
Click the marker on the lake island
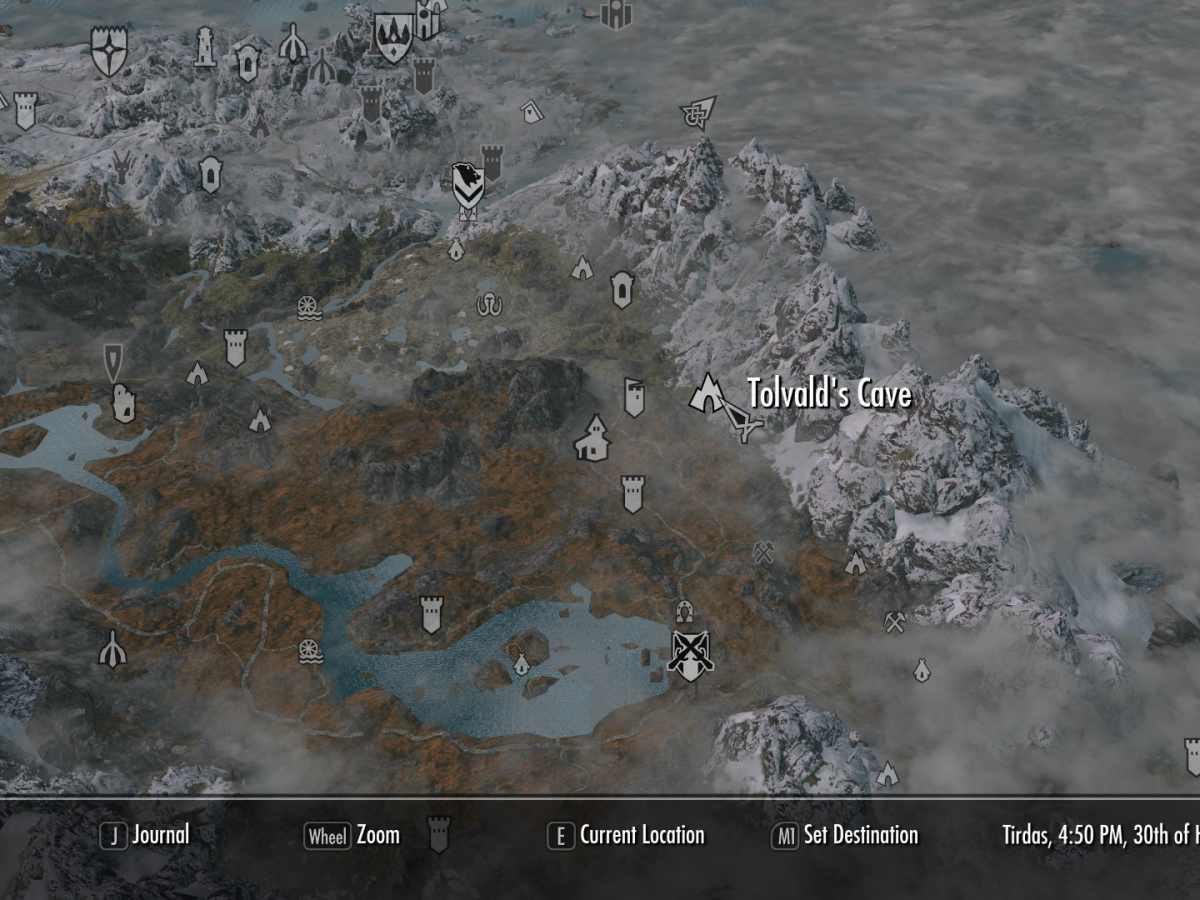click(521, 663)
